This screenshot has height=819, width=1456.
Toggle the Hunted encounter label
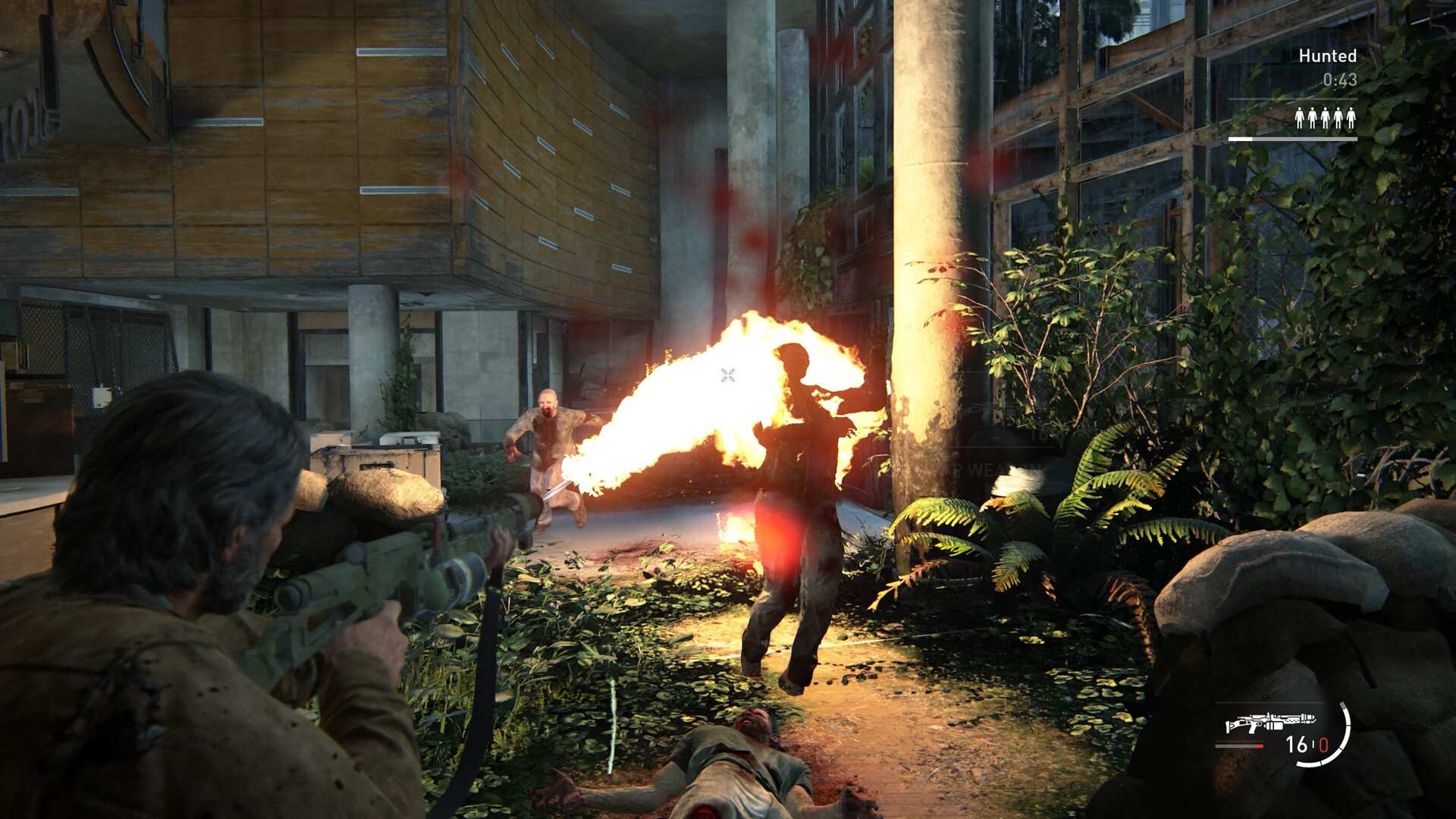[1328, 55]
